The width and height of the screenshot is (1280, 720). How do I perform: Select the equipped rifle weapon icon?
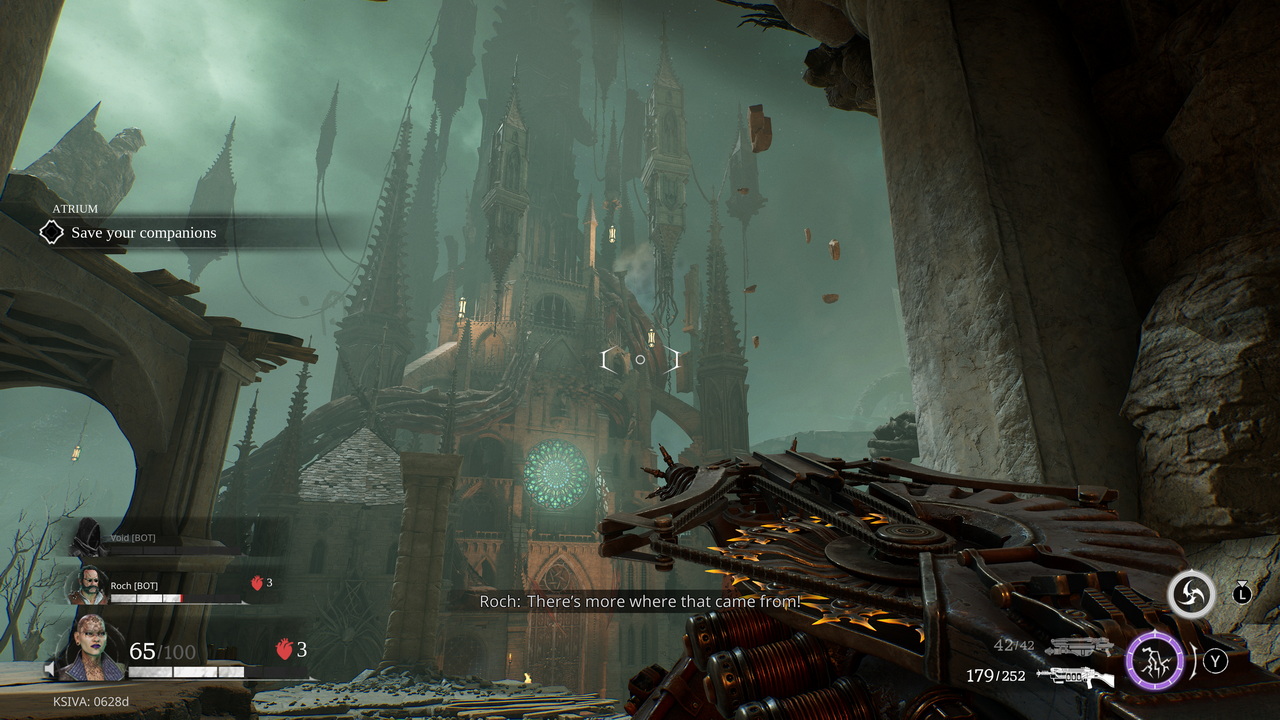tap(1075, 677)
